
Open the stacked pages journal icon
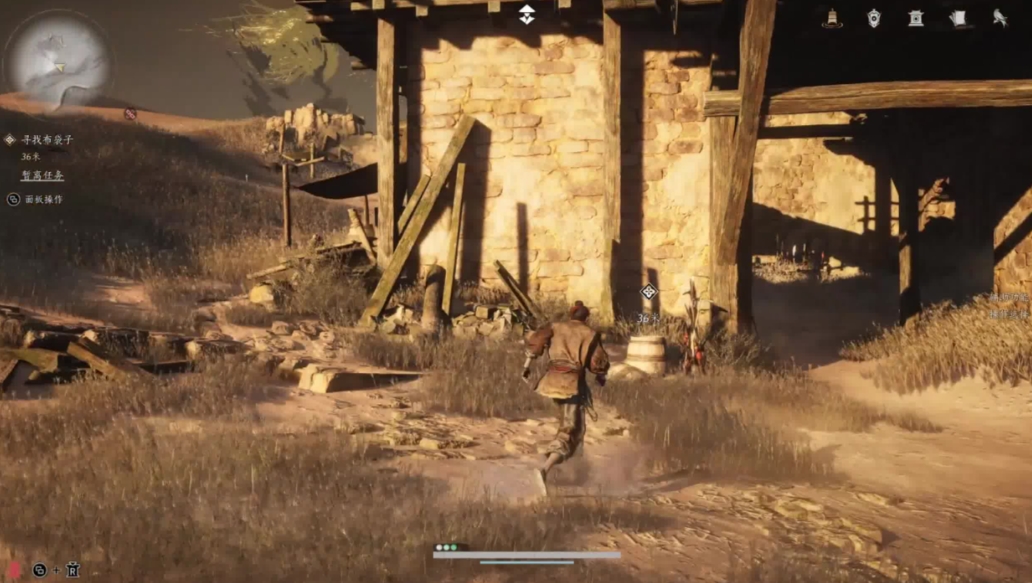click(957, 17)
